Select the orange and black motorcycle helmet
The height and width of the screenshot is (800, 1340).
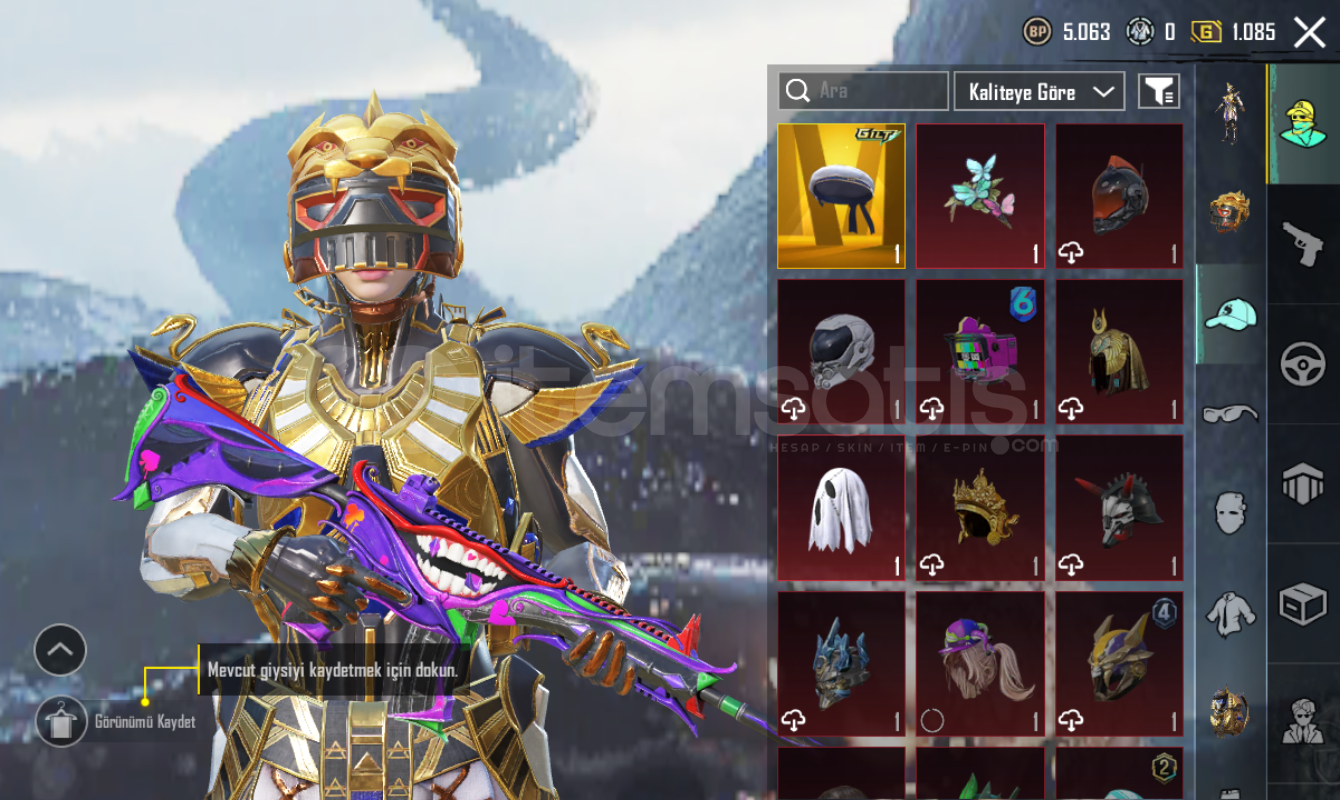[x=1119, y=196]
